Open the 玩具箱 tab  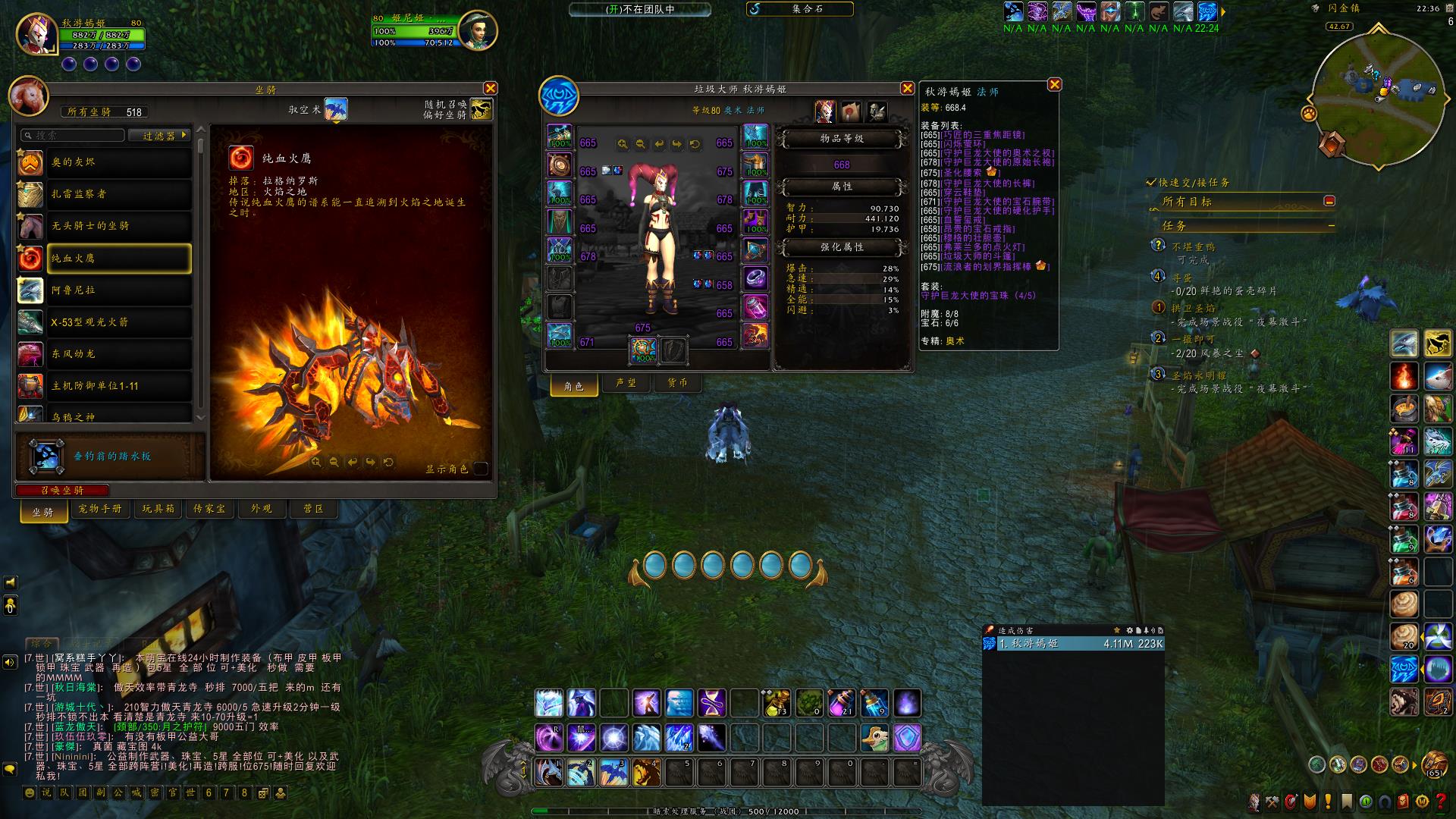click(158, 509)
